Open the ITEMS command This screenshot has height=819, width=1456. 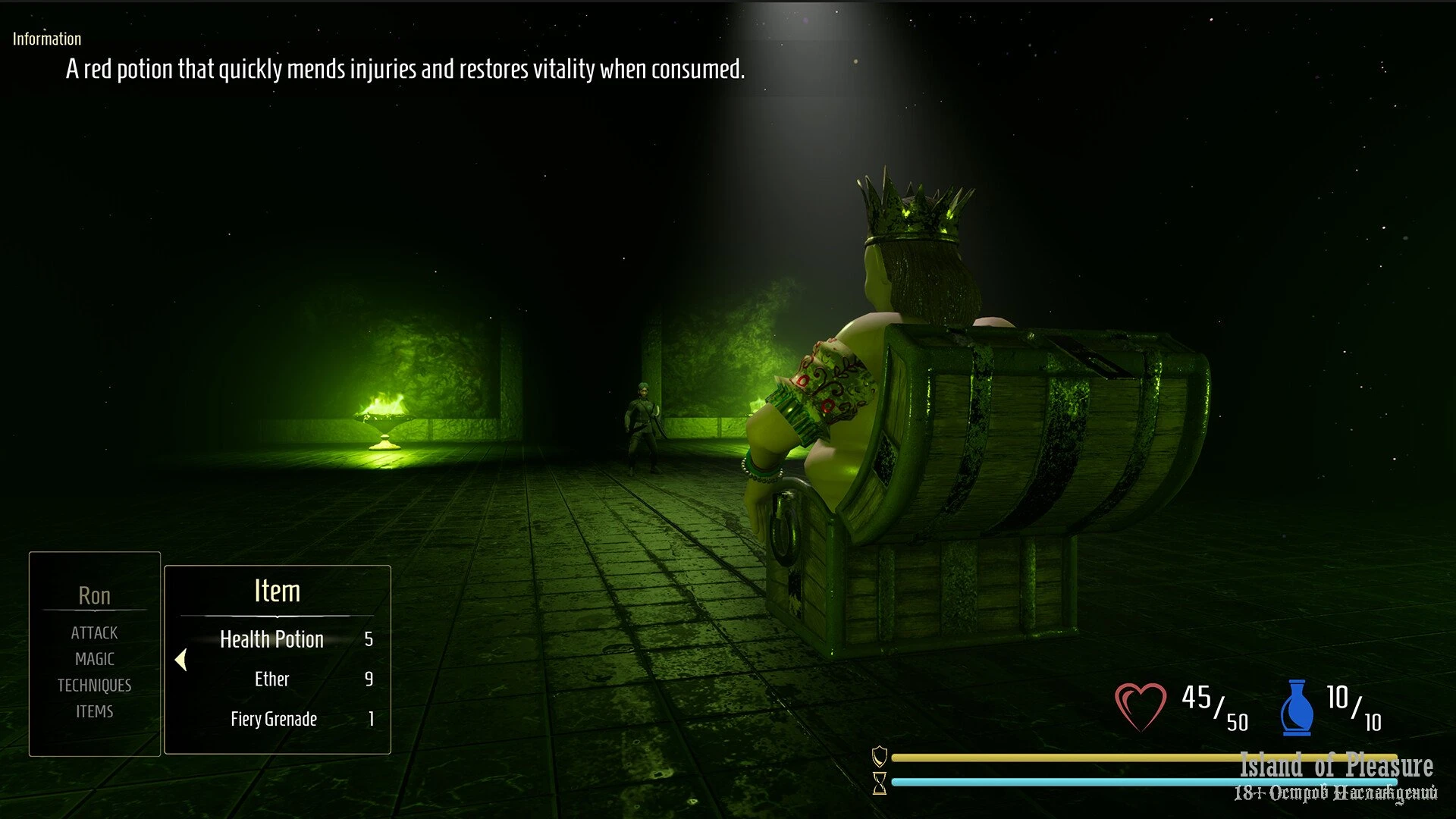click(x=94, y=711)
